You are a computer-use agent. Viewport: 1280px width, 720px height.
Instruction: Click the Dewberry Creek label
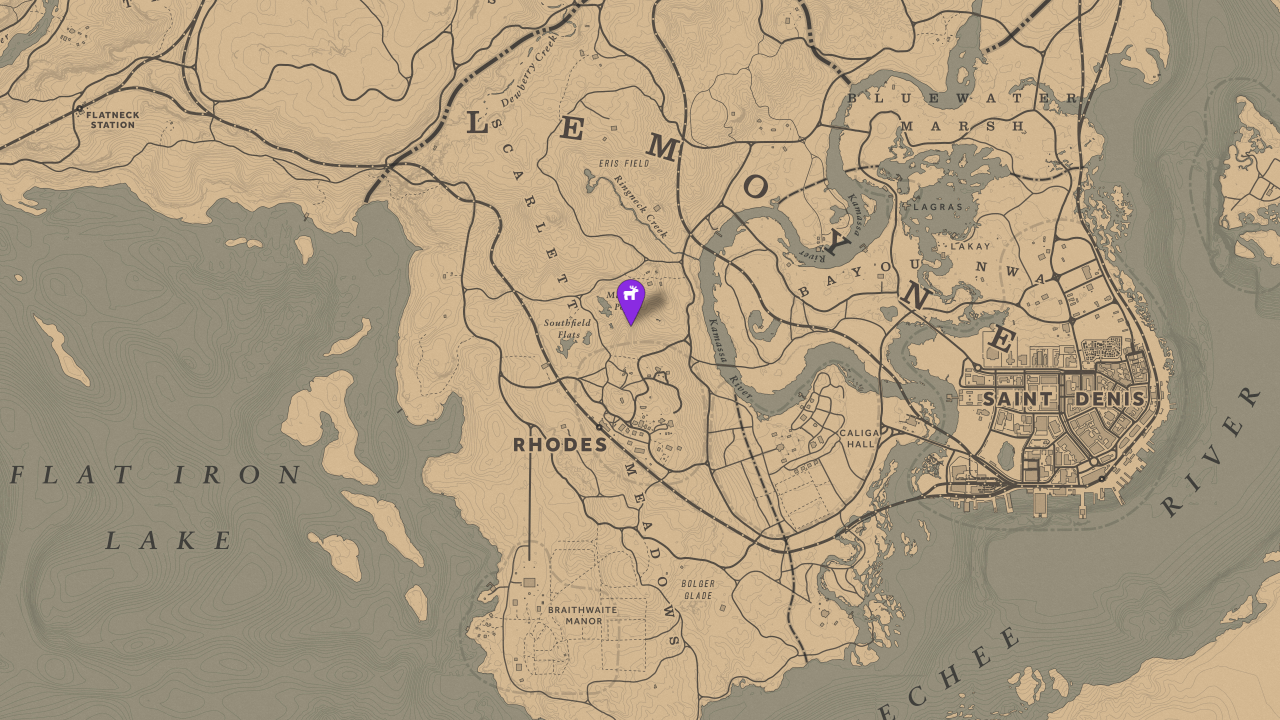pos(530,70)
